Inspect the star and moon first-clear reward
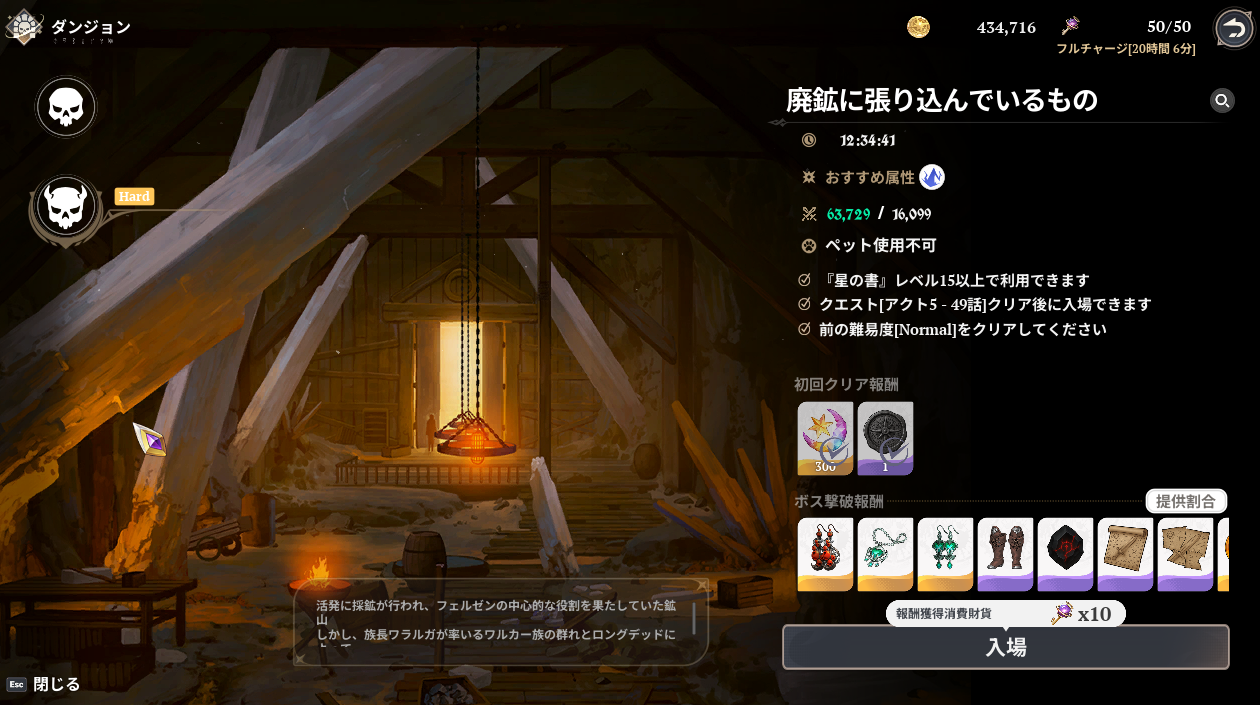The image size is (1260, 705). click(x=825, y=438)
